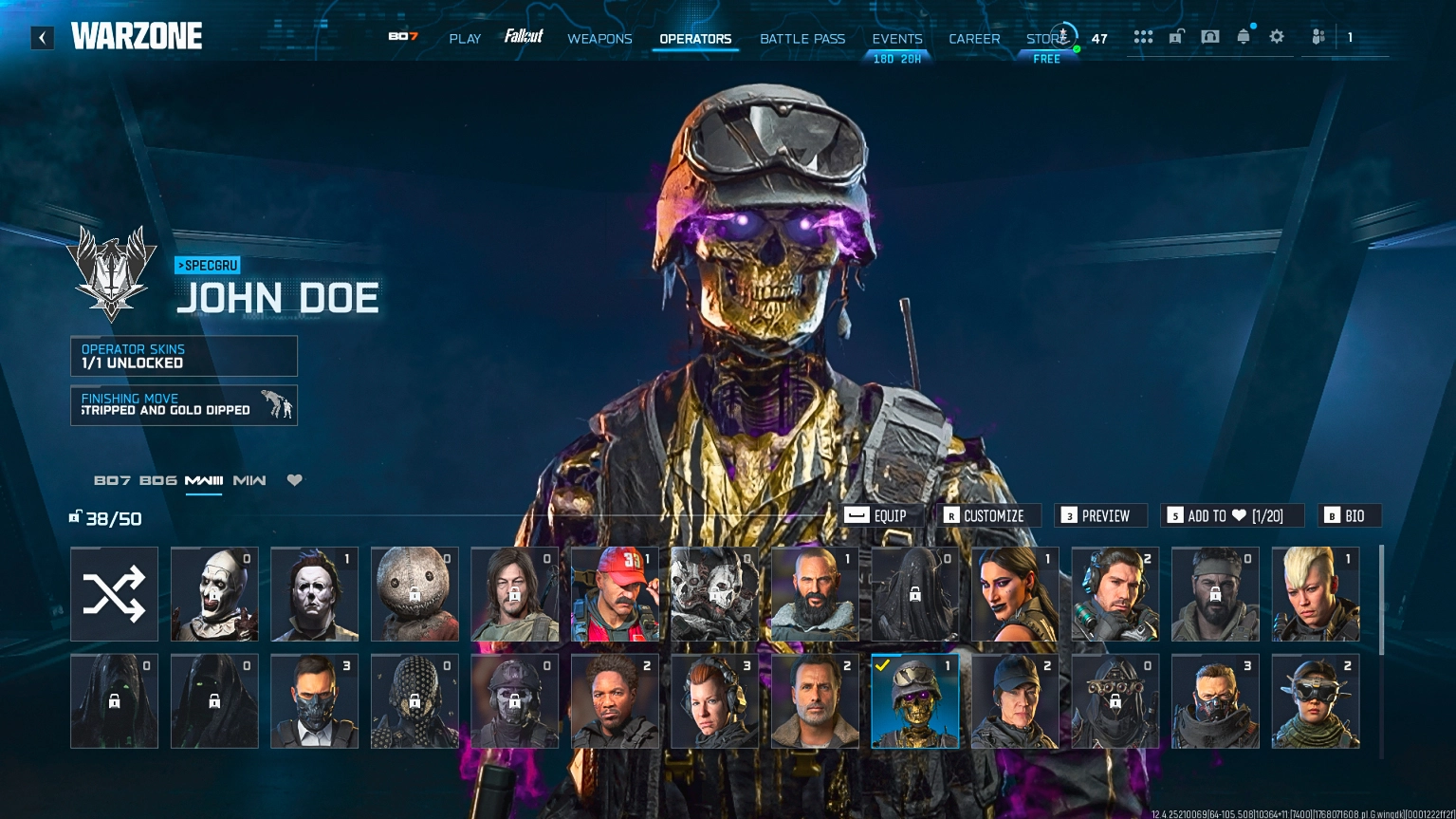Open the Customize option for the operator
Image resolution: width=1456 pixels, height=819 pixels.
[987, 515]
